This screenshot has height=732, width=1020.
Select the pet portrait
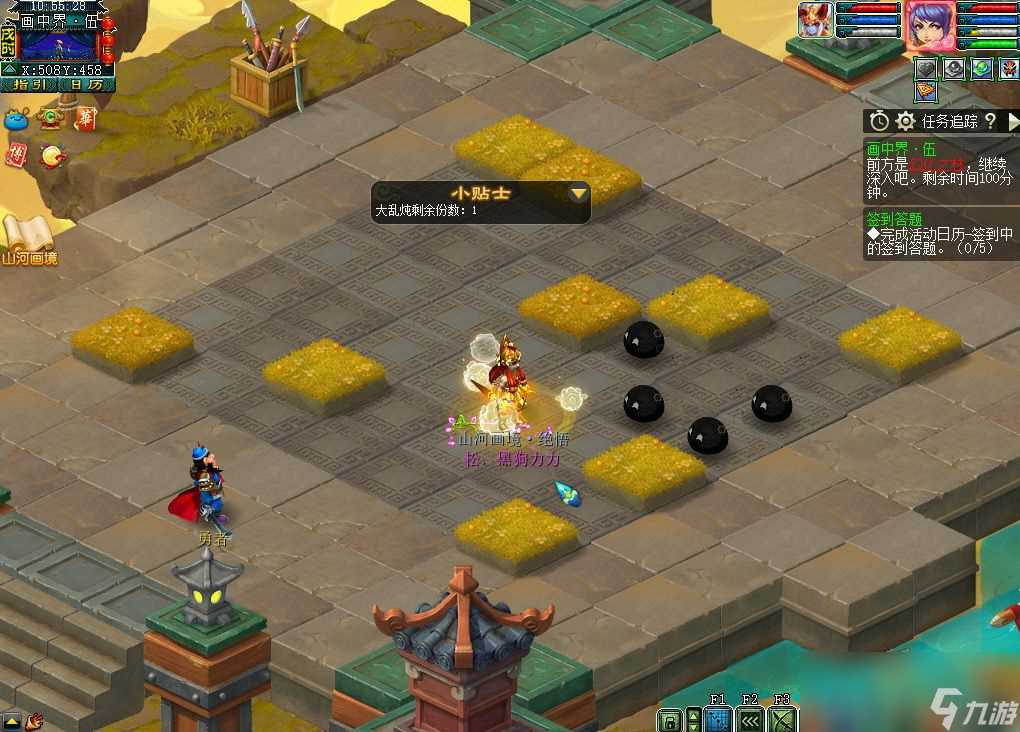click(x=815, y=20)
